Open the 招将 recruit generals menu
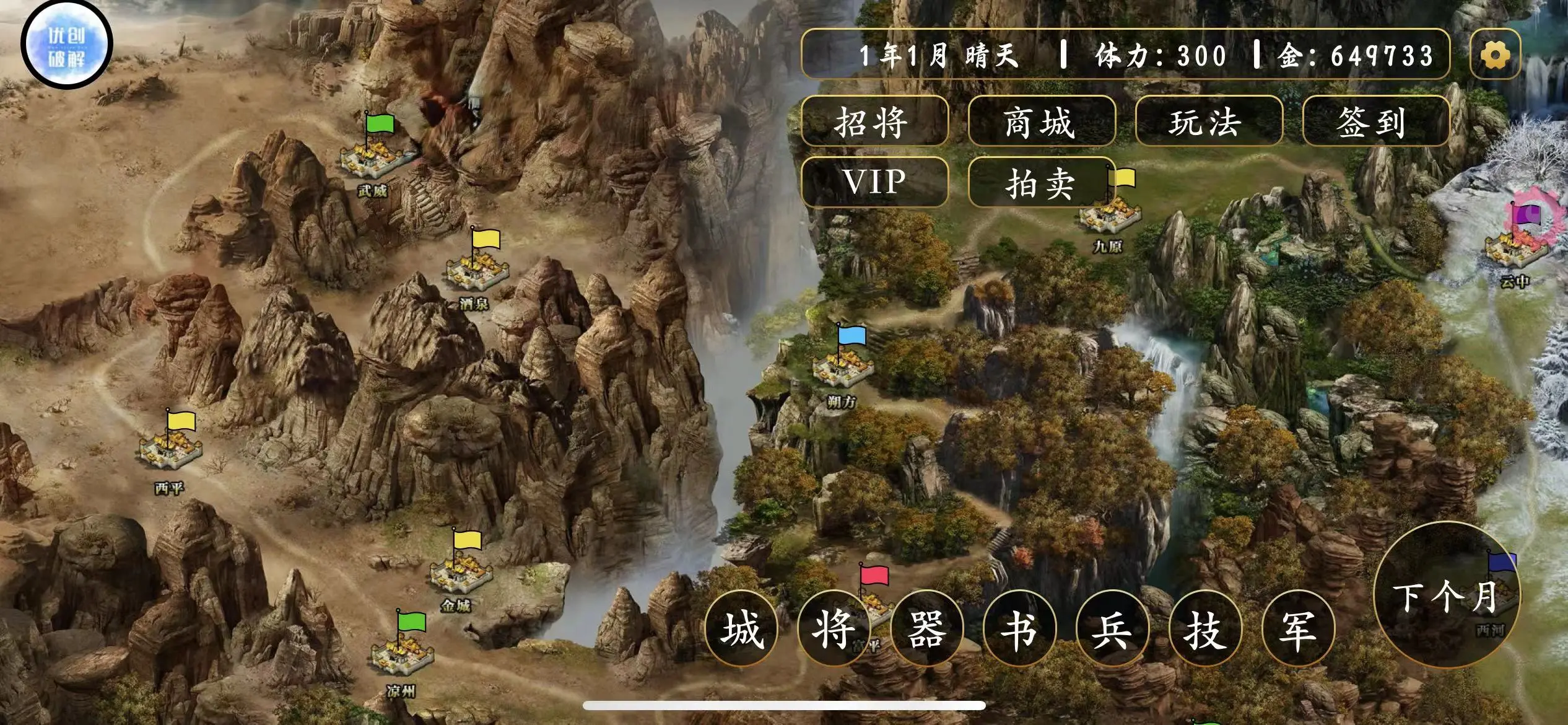The width and height of the screenshot is (1568, 725). [x=874, y=121]
